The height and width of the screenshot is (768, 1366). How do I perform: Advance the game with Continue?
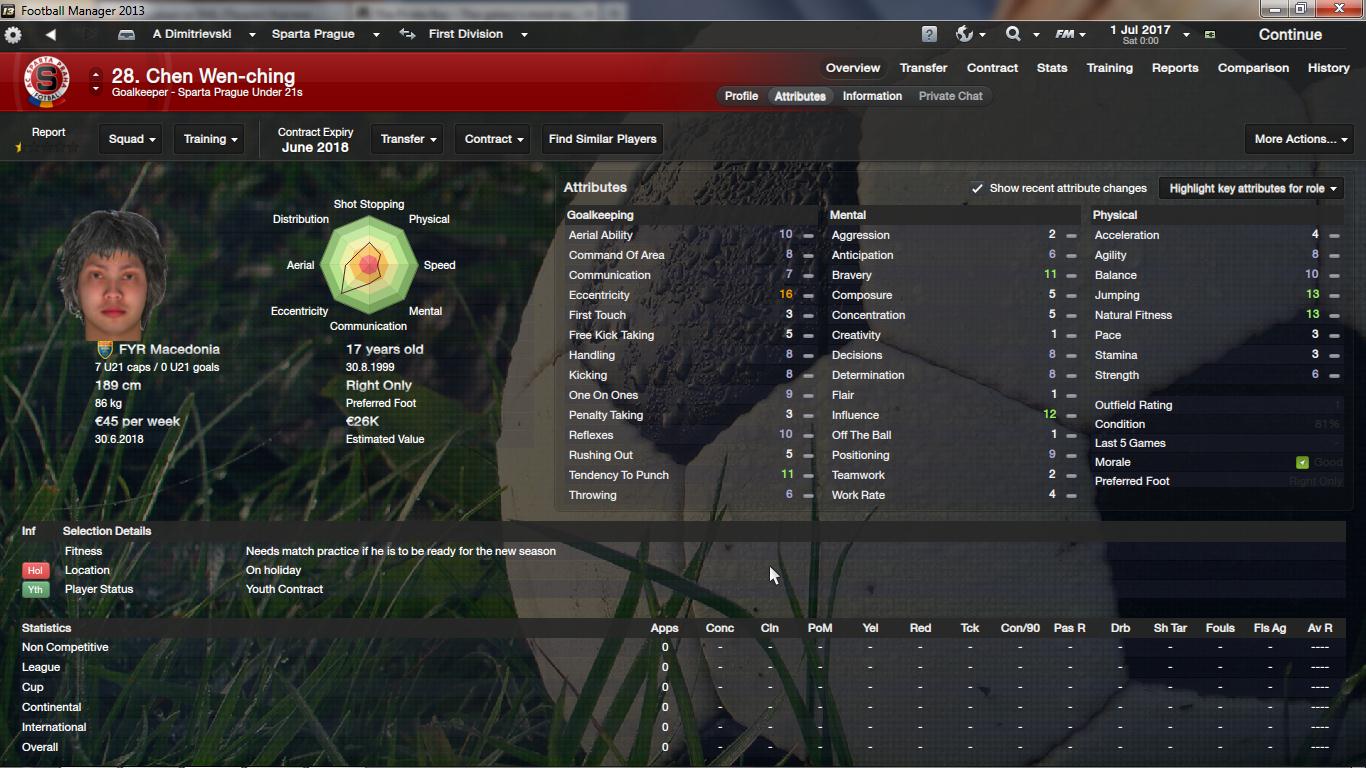[1289, 34]
